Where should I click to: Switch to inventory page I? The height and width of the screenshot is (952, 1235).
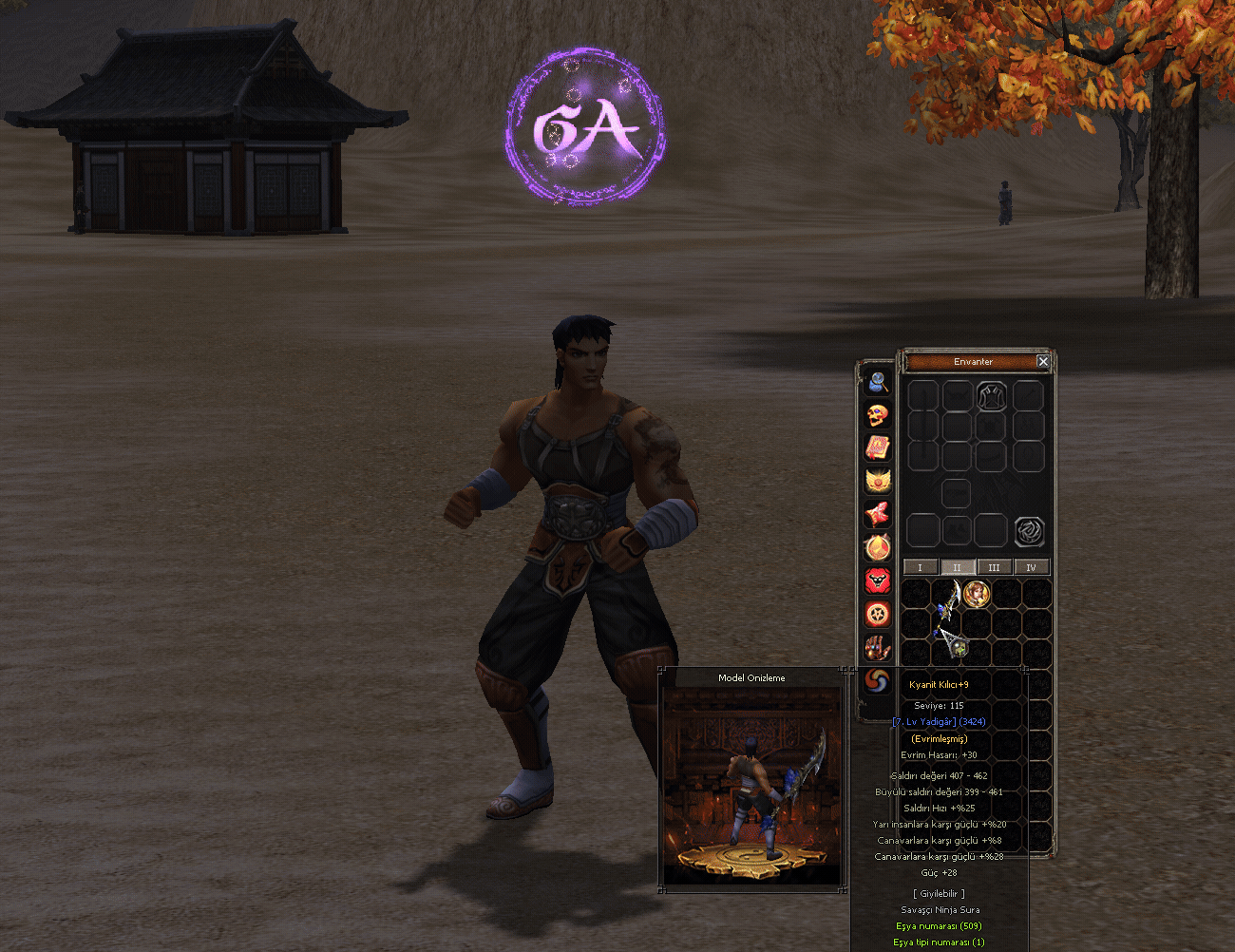920,567
